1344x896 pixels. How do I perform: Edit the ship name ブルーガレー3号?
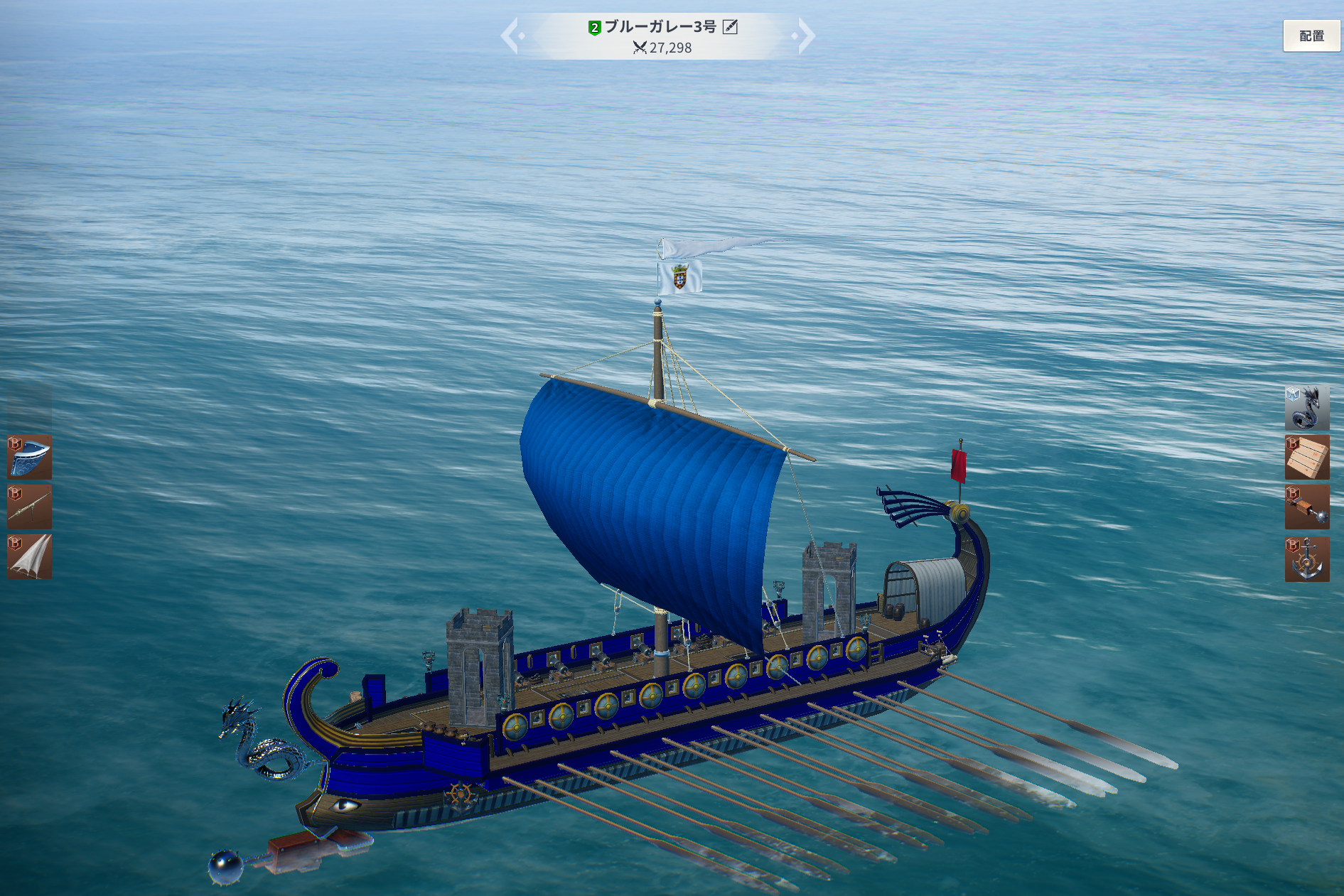coord(730,27)
